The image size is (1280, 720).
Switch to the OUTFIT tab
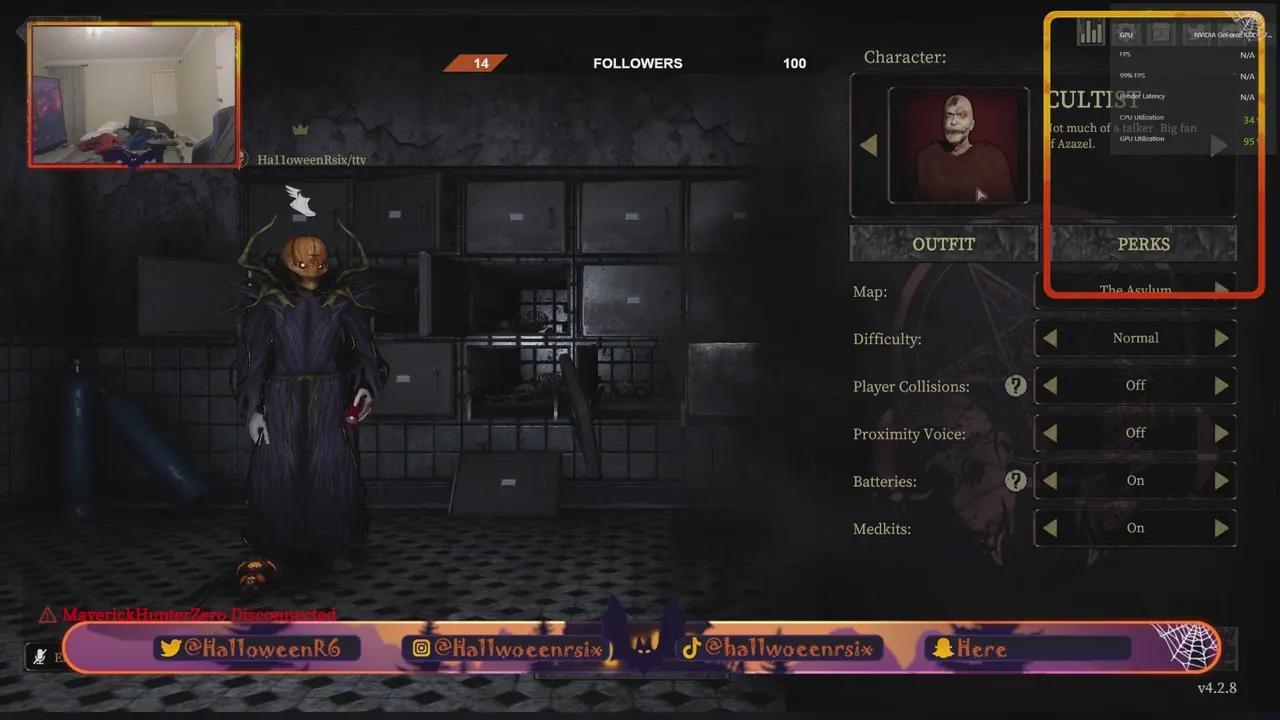(942, 243)
